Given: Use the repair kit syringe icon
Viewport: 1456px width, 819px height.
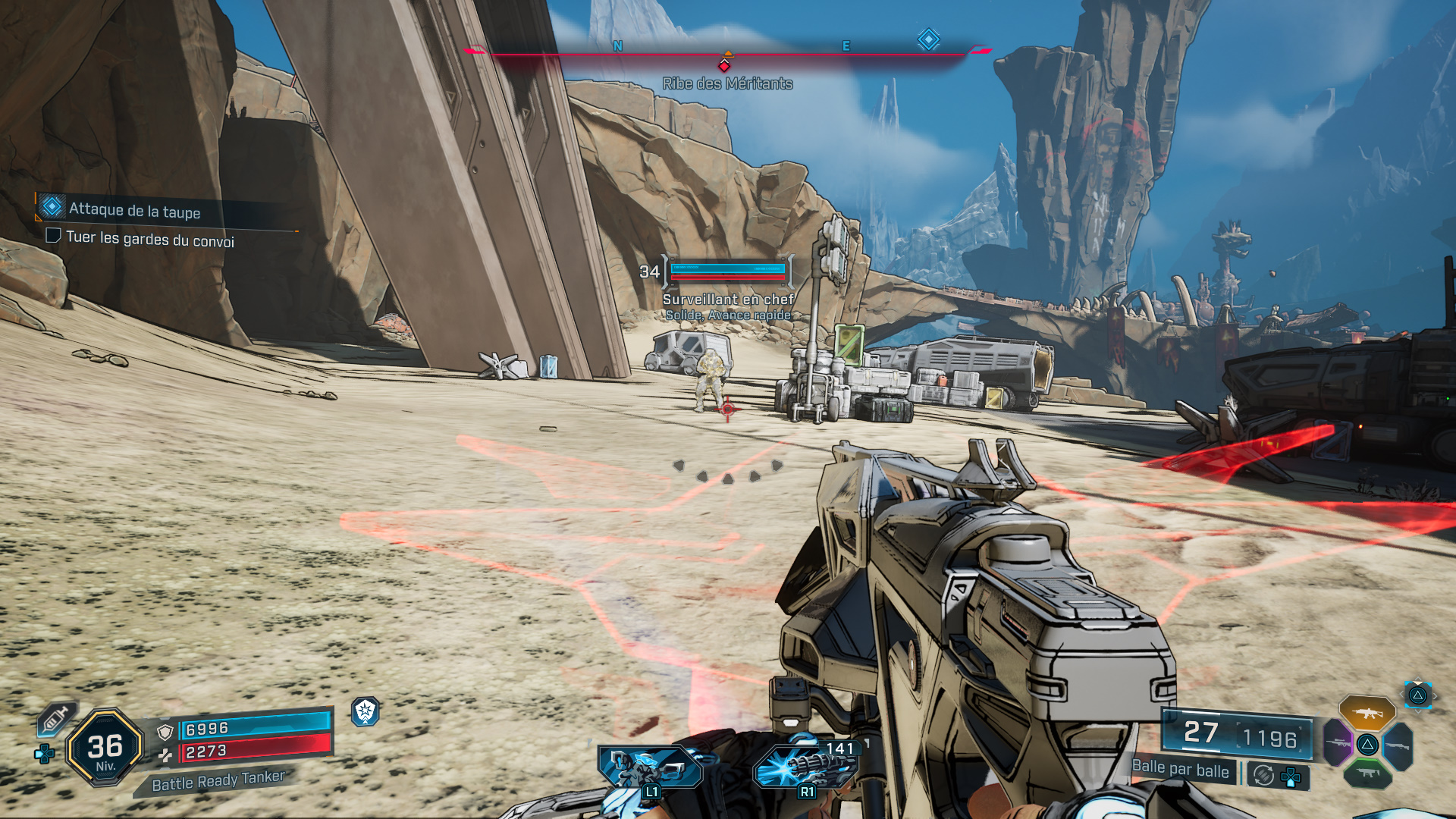Looking at the screenshot, I should (55, 718).
